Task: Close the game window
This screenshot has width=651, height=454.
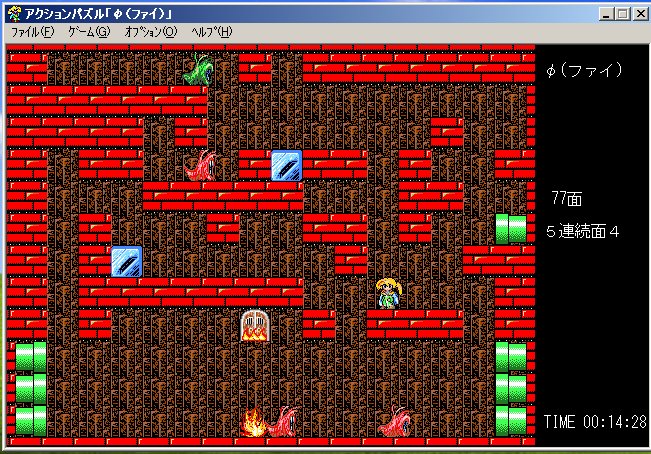Action: [x=641, y=14]
